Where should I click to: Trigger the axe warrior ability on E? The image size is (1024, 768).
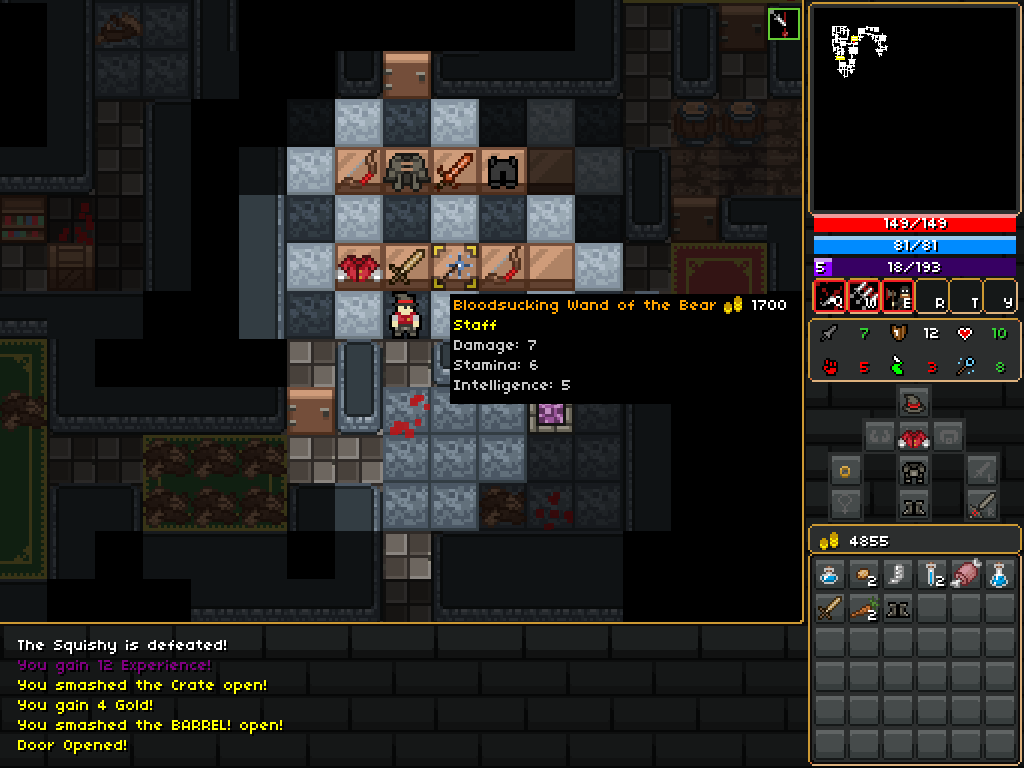tap(897, 296)
